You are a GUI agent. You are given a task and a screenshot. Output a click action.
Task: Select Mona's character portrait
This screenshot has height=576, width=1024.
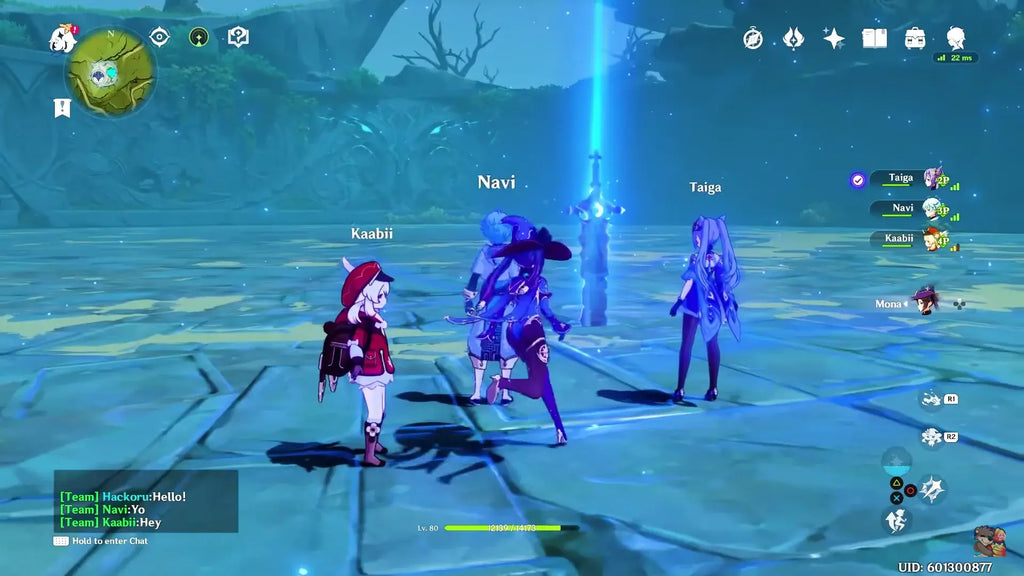pyautogui.click(x=927, y=302)
